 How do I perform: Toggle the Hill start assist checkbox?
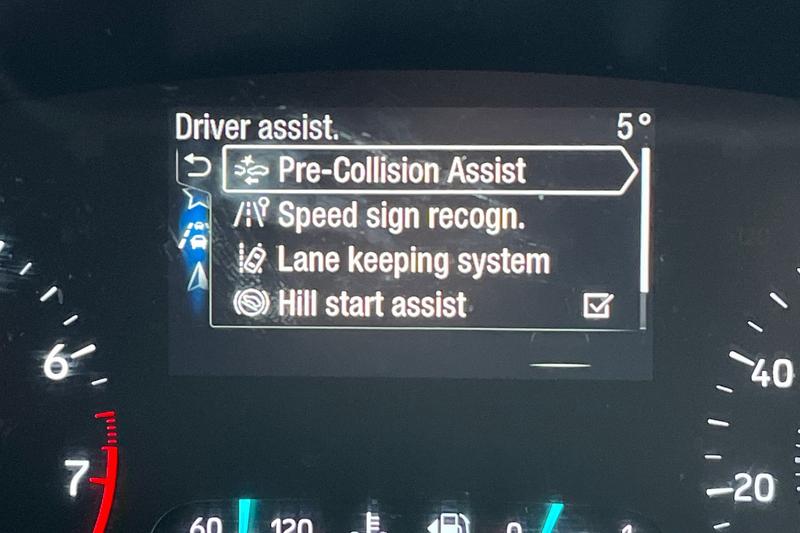[597, 305]
